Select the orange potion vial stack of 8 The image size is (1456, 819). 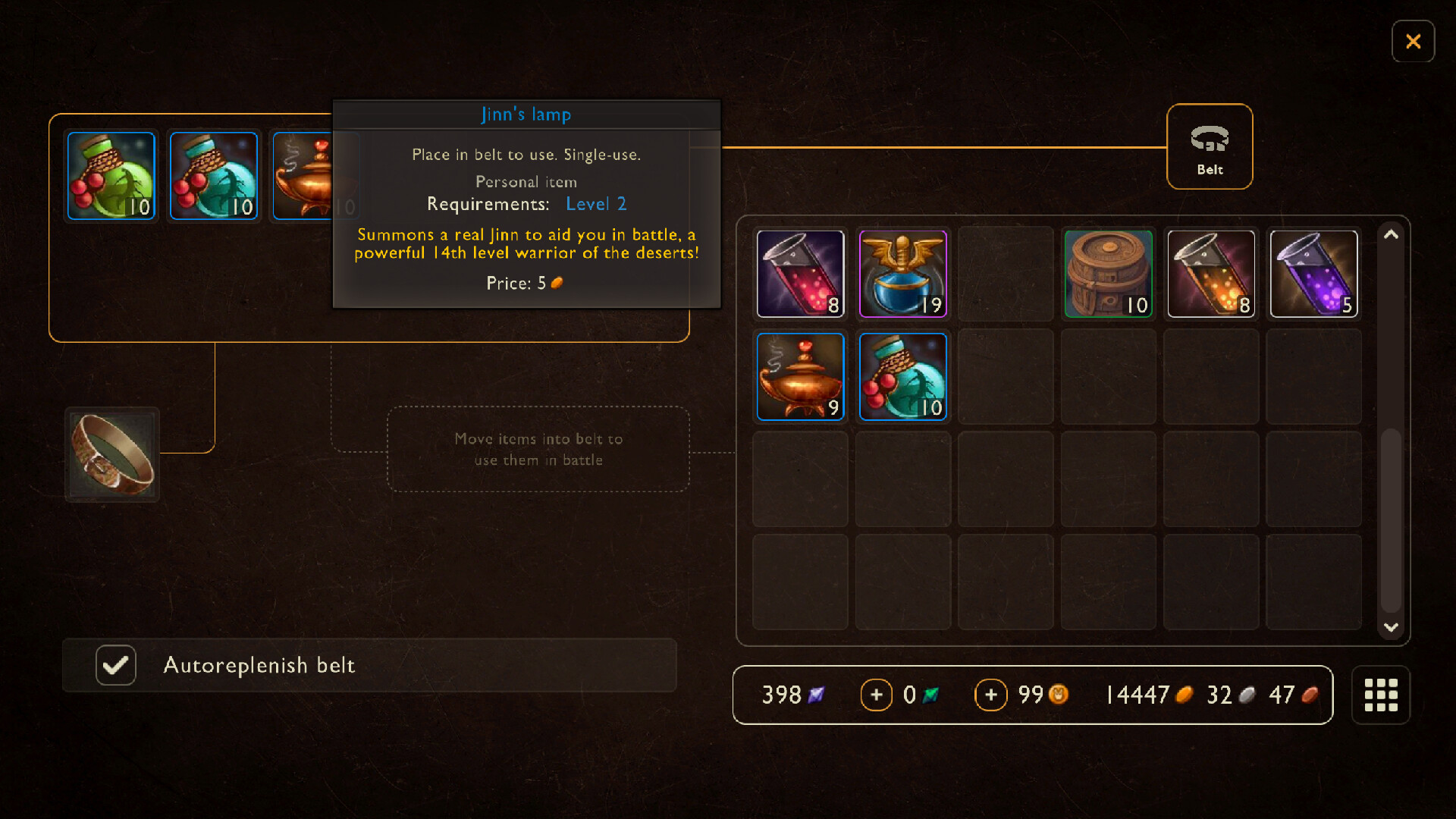click(x=1211, y=274)
